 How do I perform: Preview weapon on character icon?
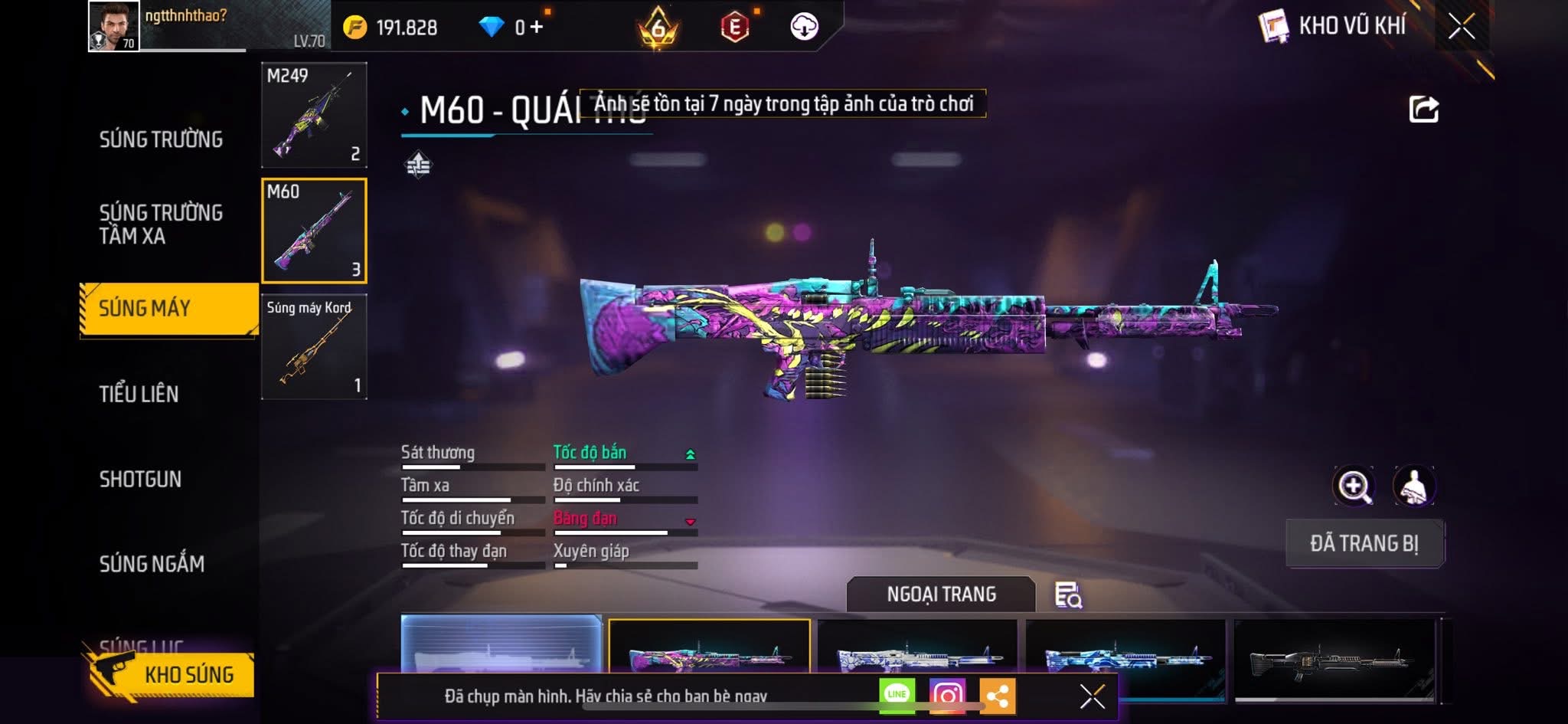1413,486
